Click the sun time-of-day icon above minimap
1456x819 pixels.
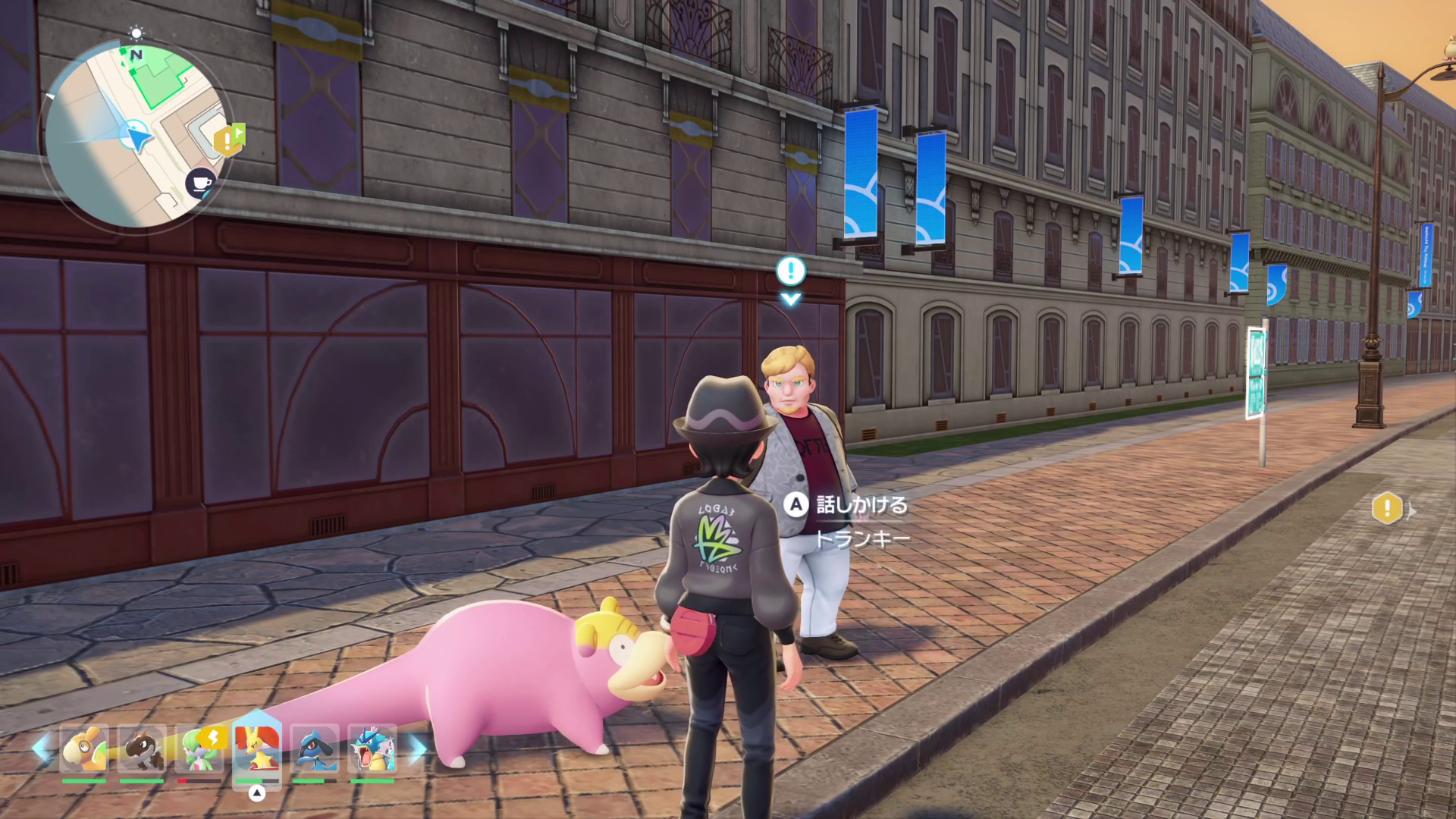pyautogui.click(x=136, y=33)
